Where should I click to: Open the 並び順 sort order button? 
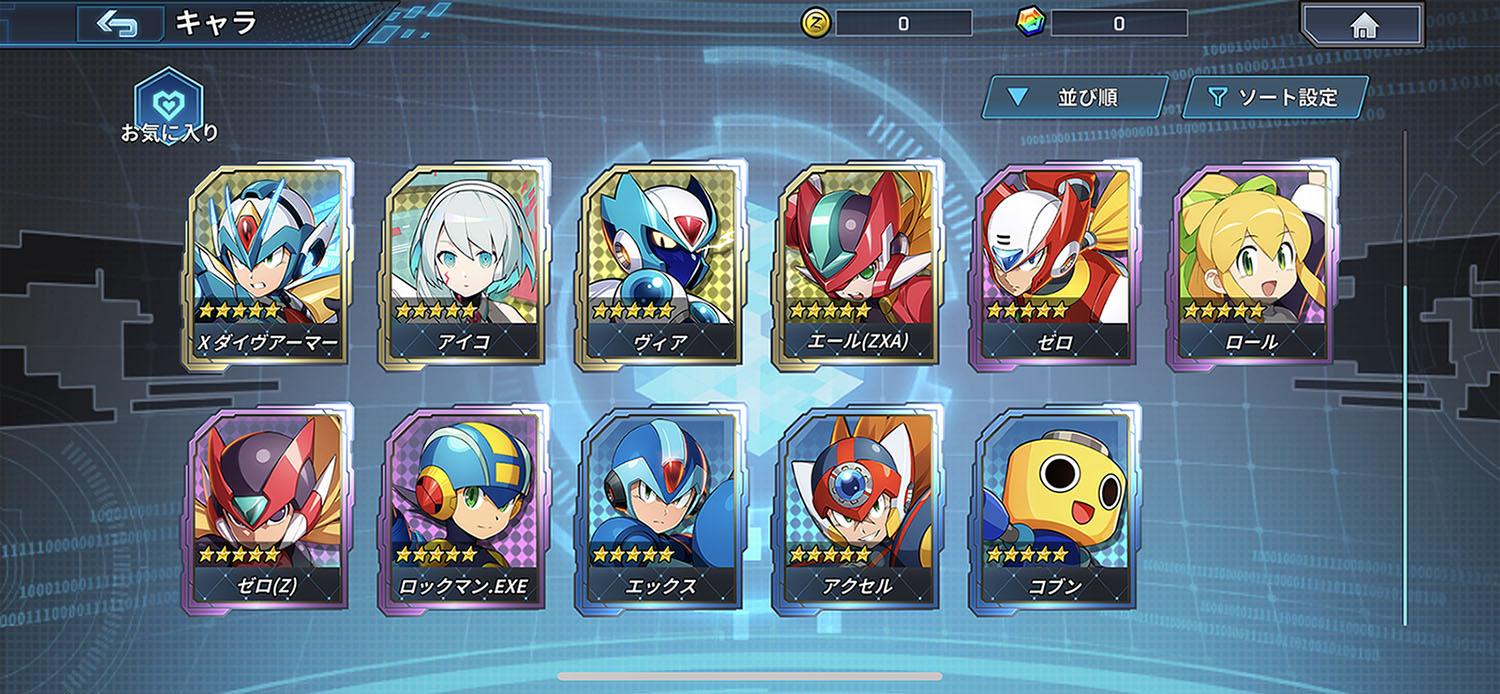click(1074, 98)
